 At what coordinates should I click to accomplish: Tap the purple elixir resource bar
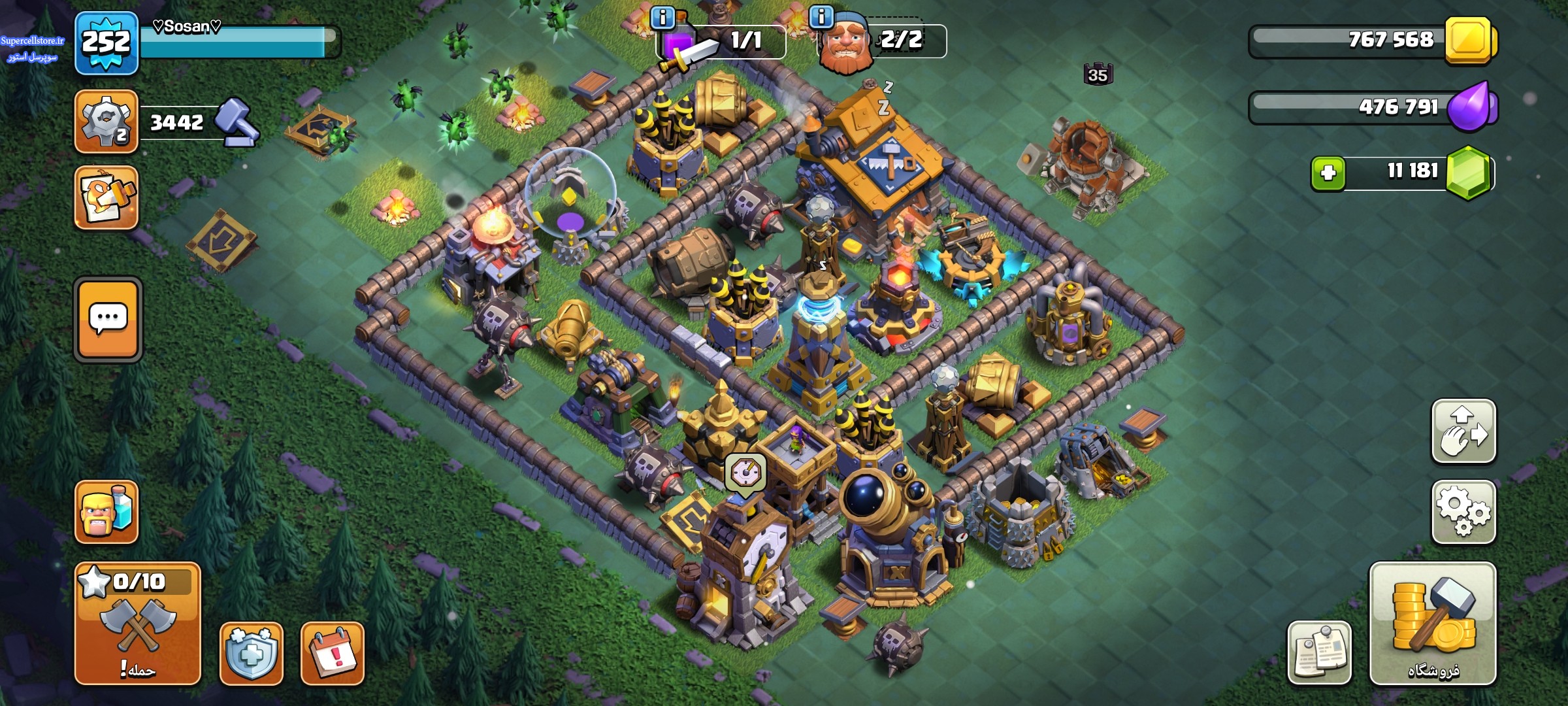[x=1372, y=107]
